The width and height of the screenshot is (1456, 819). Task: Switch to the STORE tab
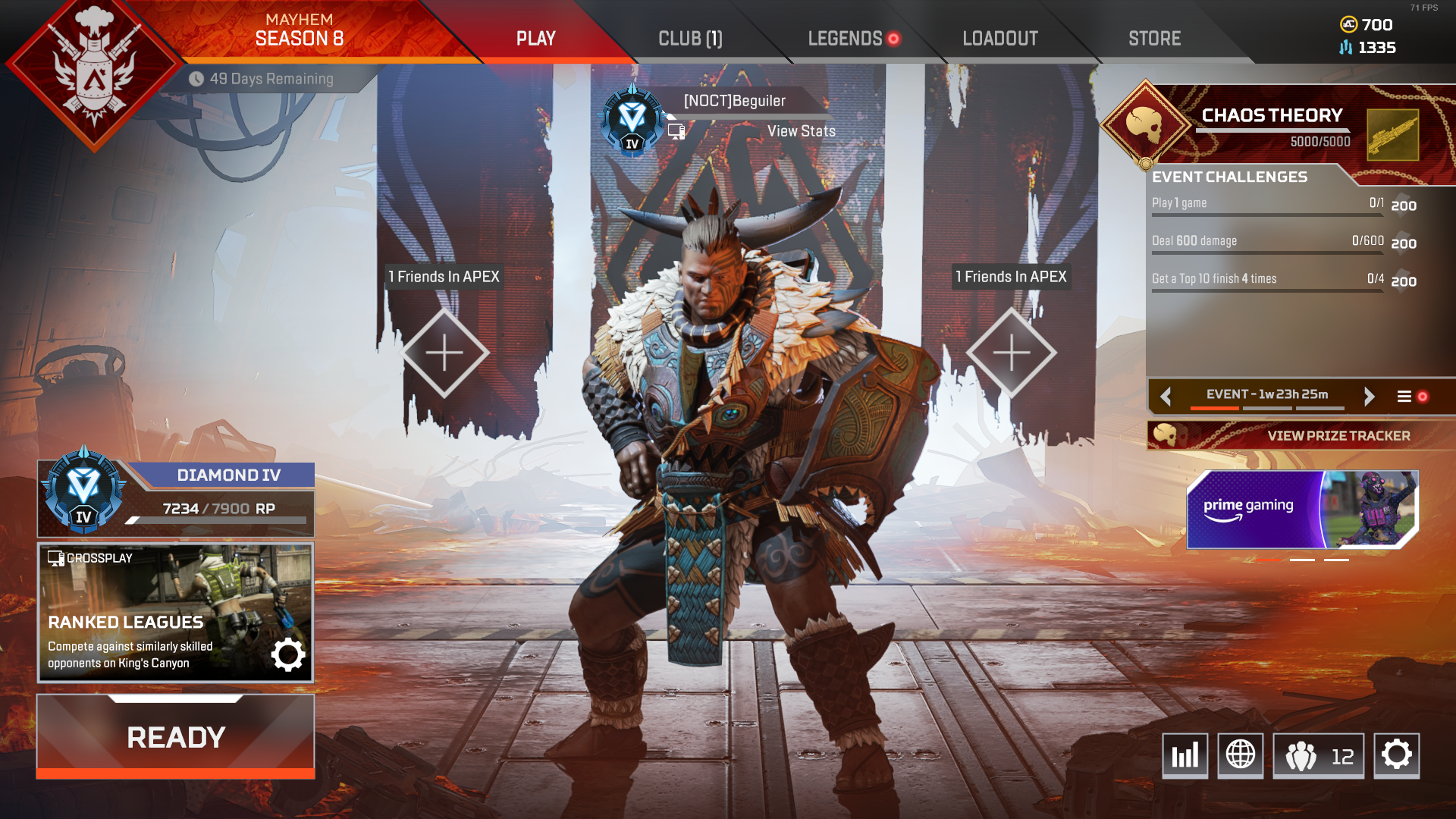point(1153,38)
